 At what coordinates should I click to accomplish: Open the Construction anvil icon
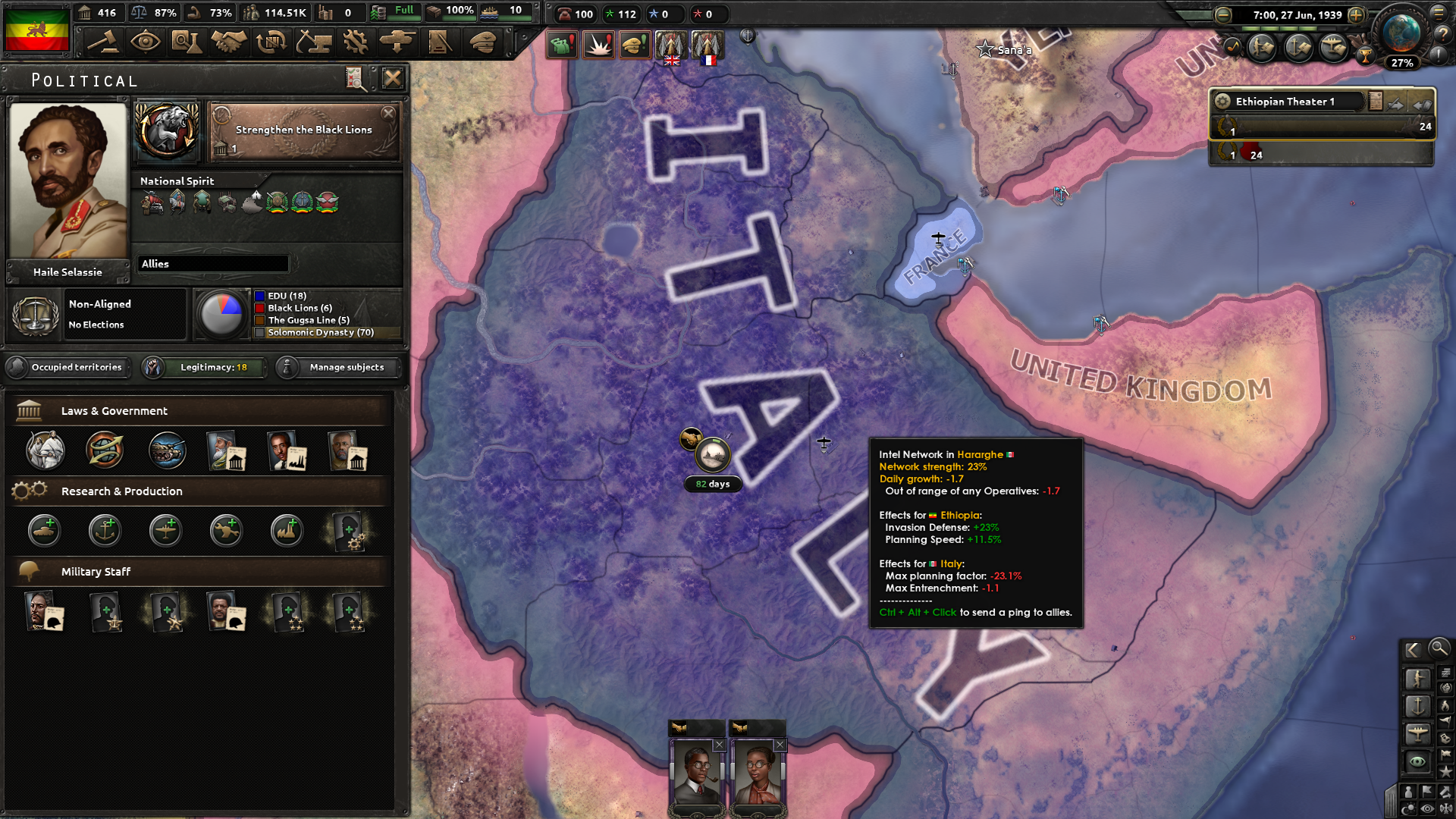point(314,42)
